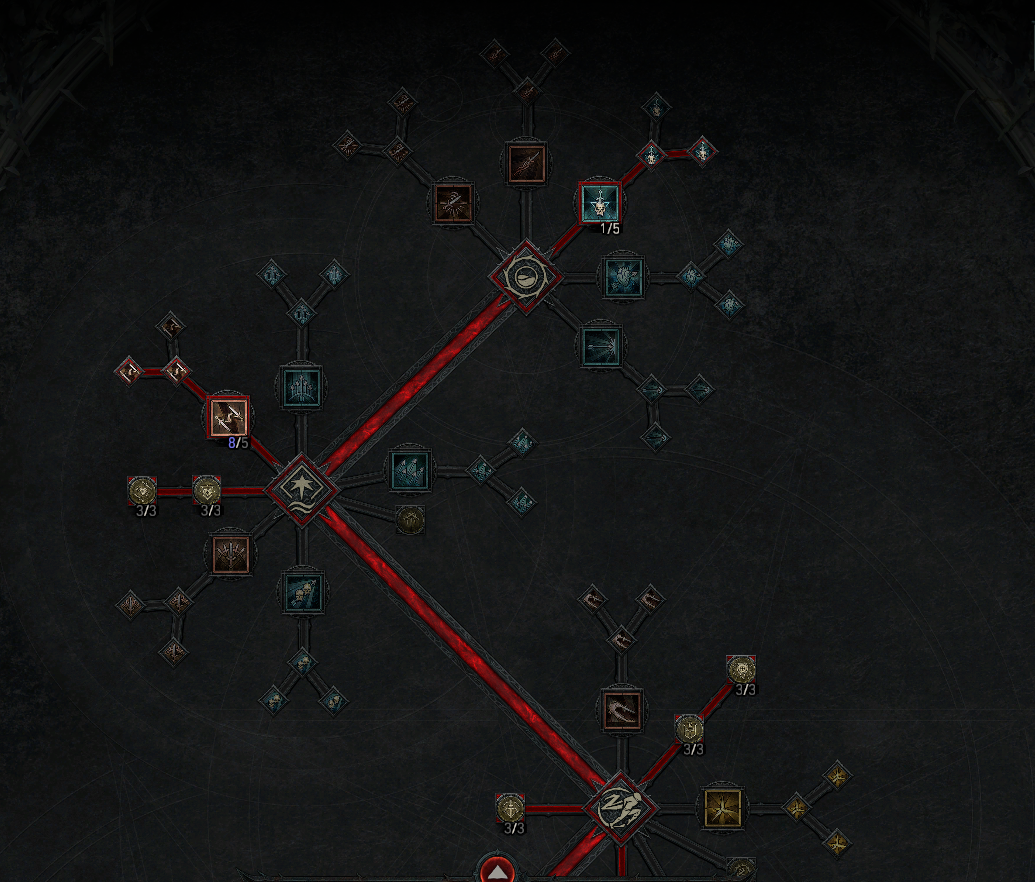Select the brown curved blade square skill
The image size is (1035, 882).
621,708
